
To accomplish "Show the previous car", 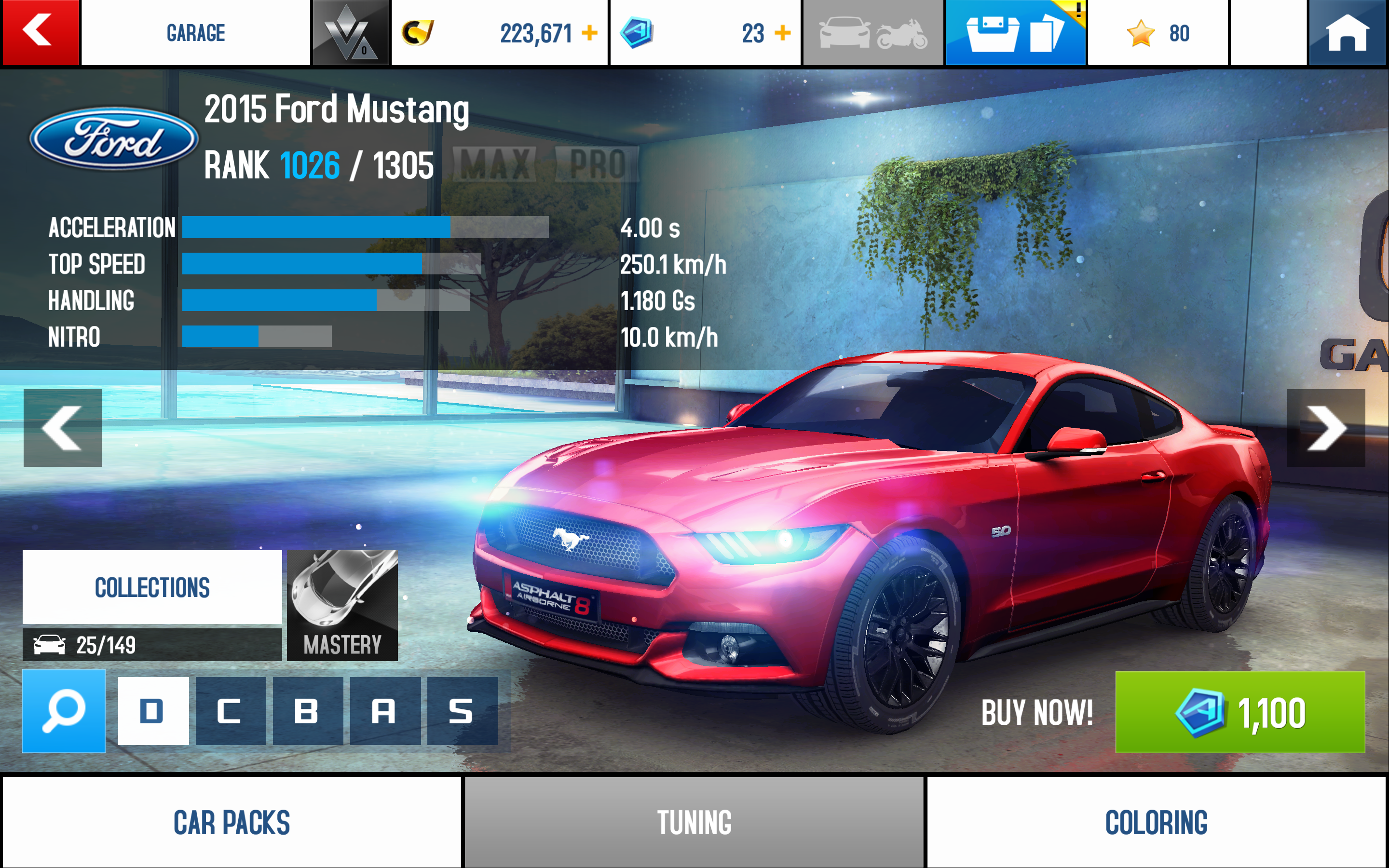I will [x=63, y=428].
